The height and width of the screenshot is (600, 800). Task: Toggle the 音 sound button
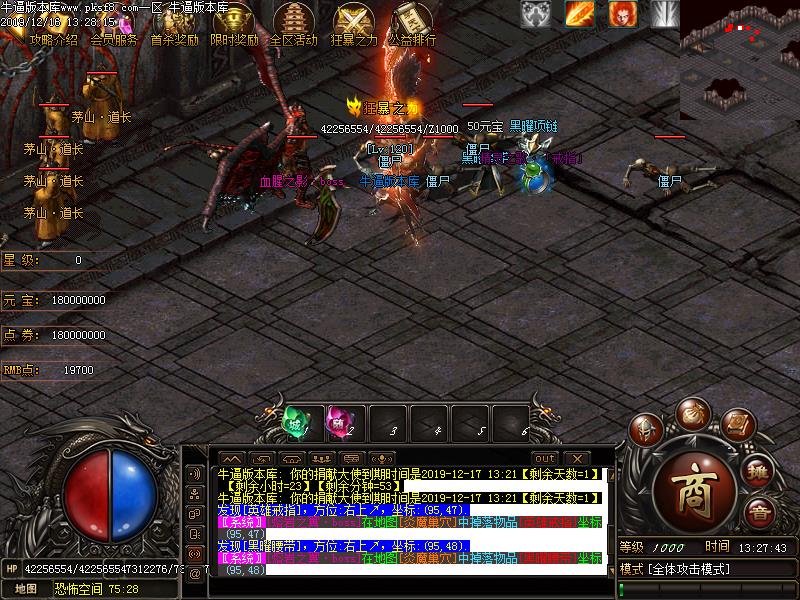click(760, 514)
